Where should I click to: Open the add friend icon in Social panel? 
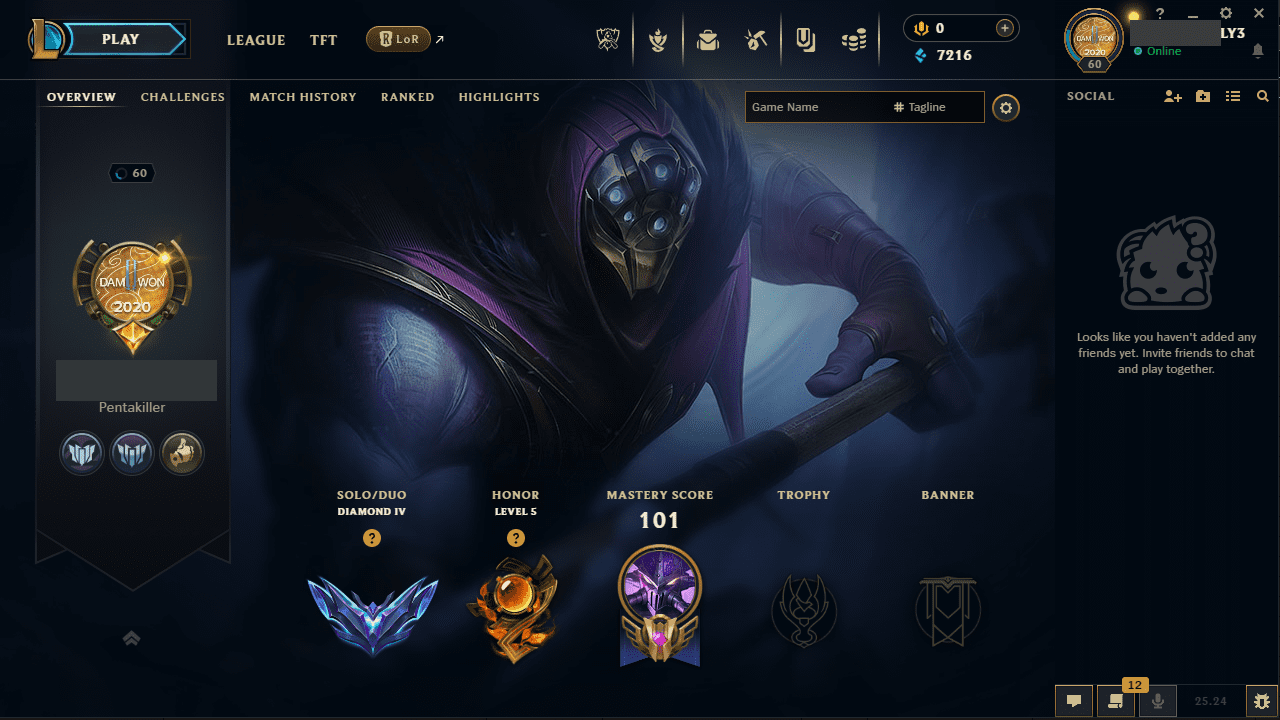[1172, 96]
